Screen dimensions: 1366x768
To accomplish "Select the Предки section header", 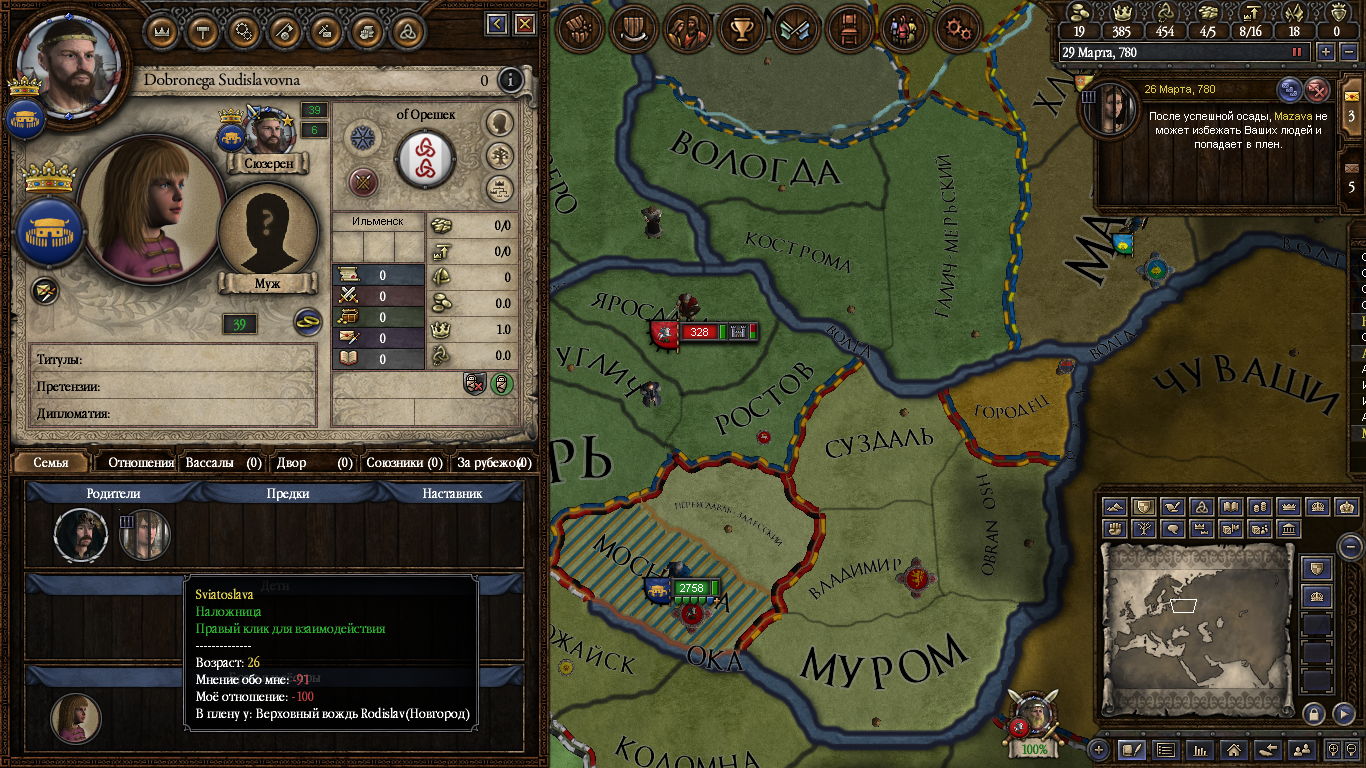I will tap(288, 493).
